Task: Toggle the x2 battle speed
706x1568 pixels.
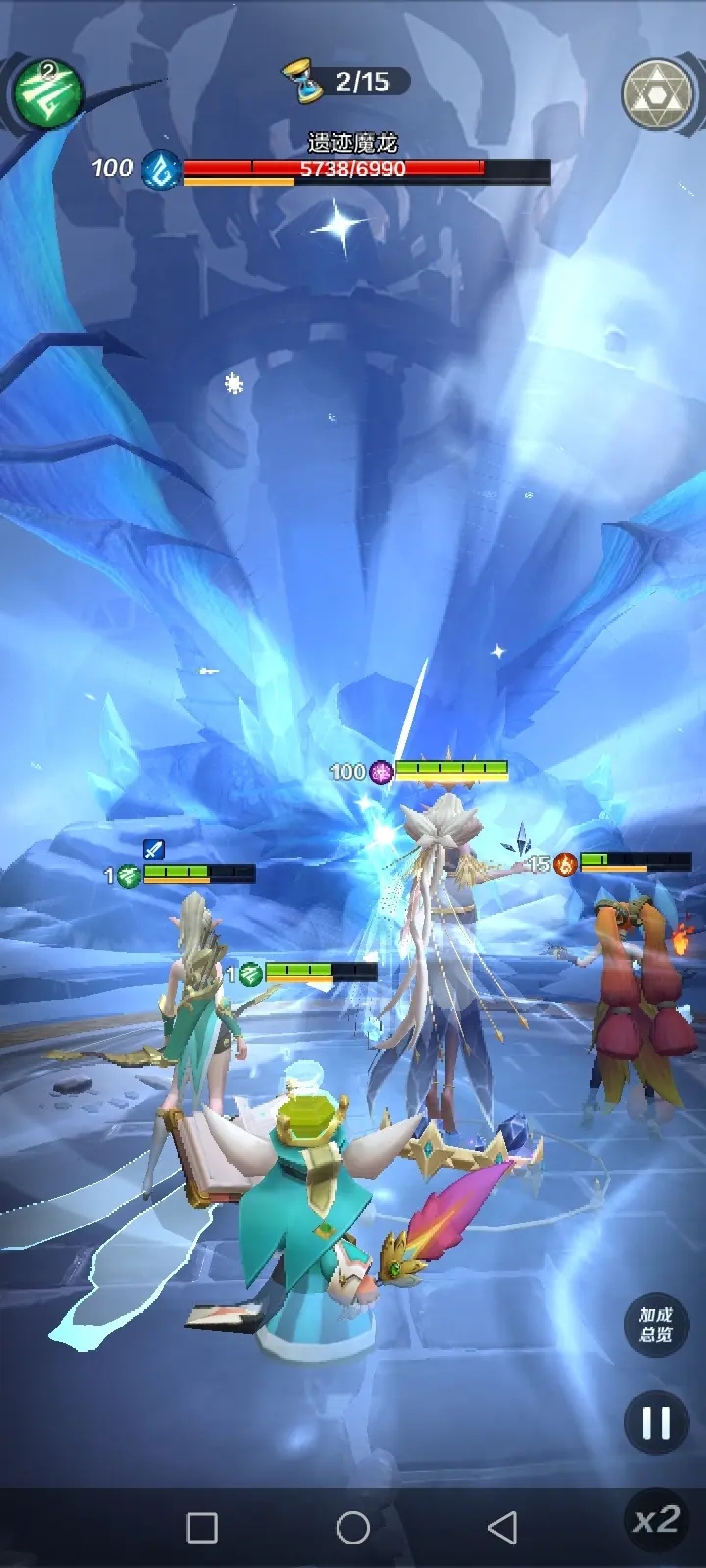Action: tap(656, 1520)
